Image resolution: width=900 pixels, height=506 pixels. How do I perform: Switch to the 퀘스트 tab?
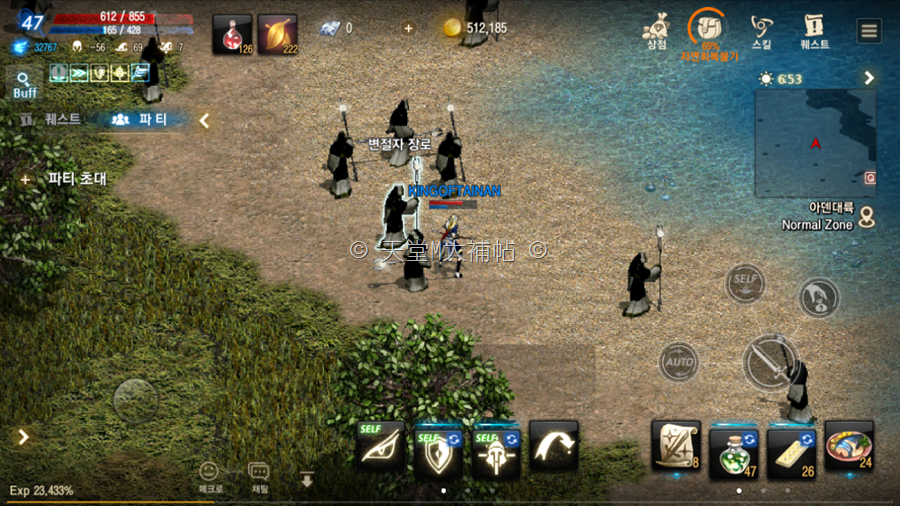(53, 119)
